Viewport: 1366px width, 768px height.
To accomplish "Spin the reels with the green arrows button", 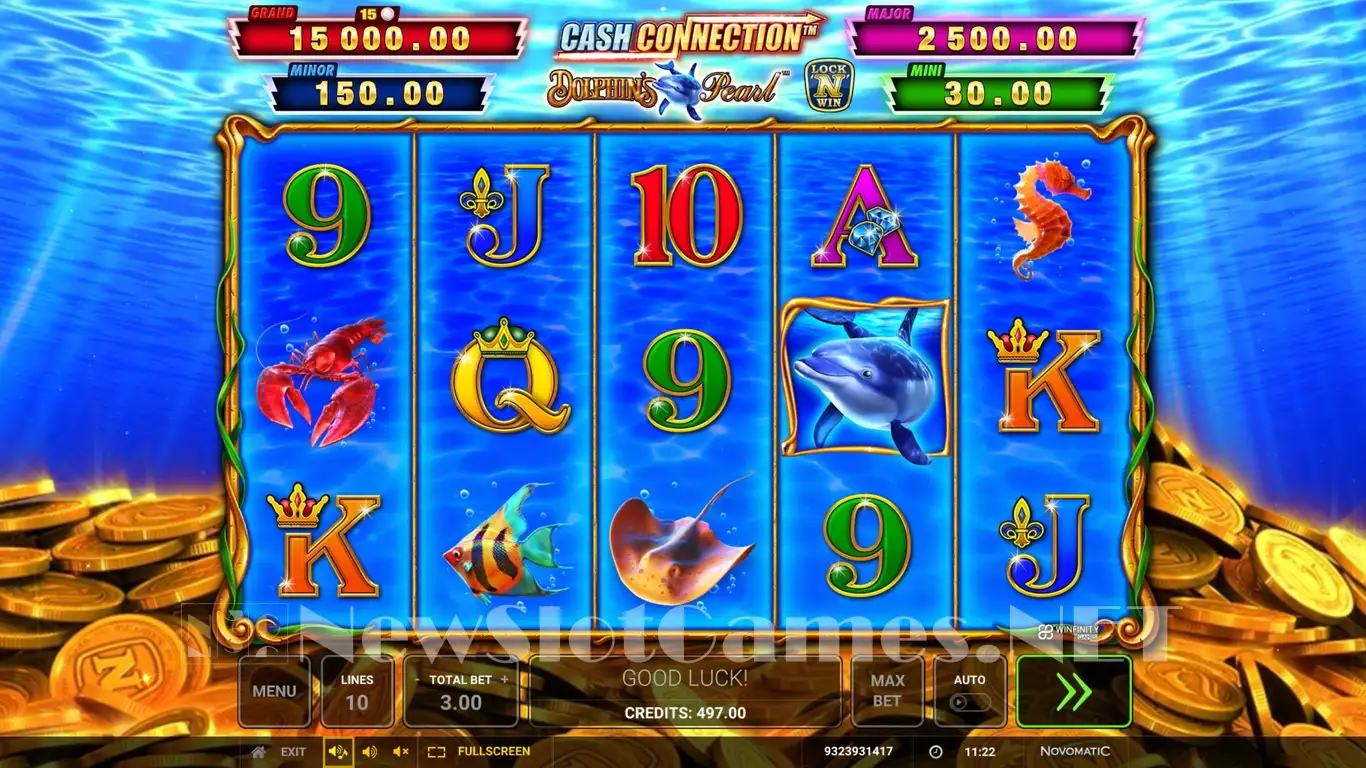I will (1073, 691).
